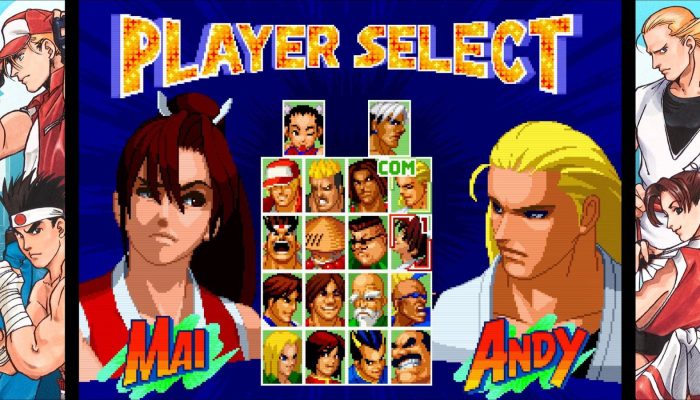
Task: Choose Mai's portrait with the red cursor
Action: click(x=409, y=241)
